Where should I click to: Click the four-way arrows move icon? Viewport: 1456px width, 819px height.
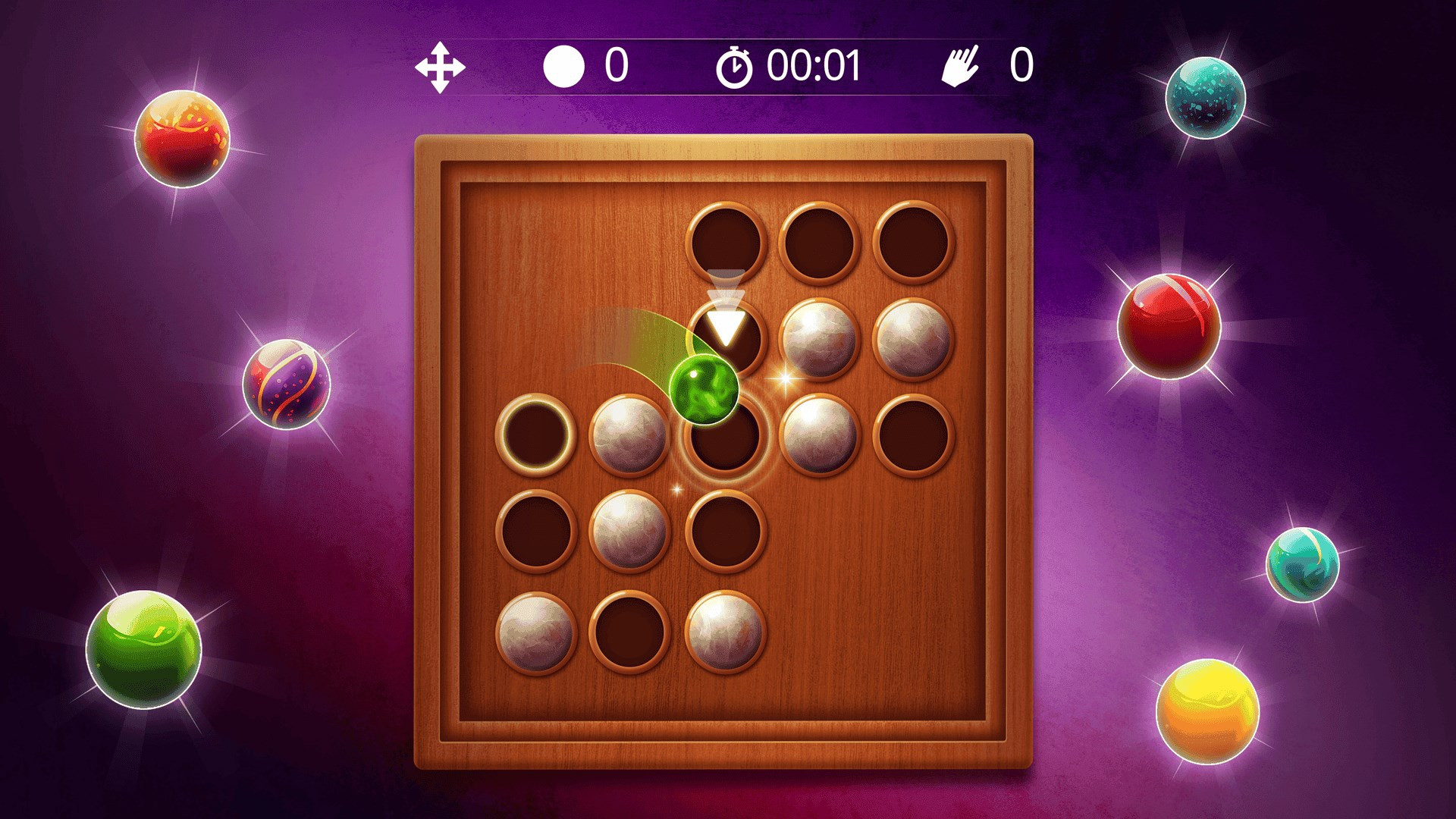click(440, 67)
